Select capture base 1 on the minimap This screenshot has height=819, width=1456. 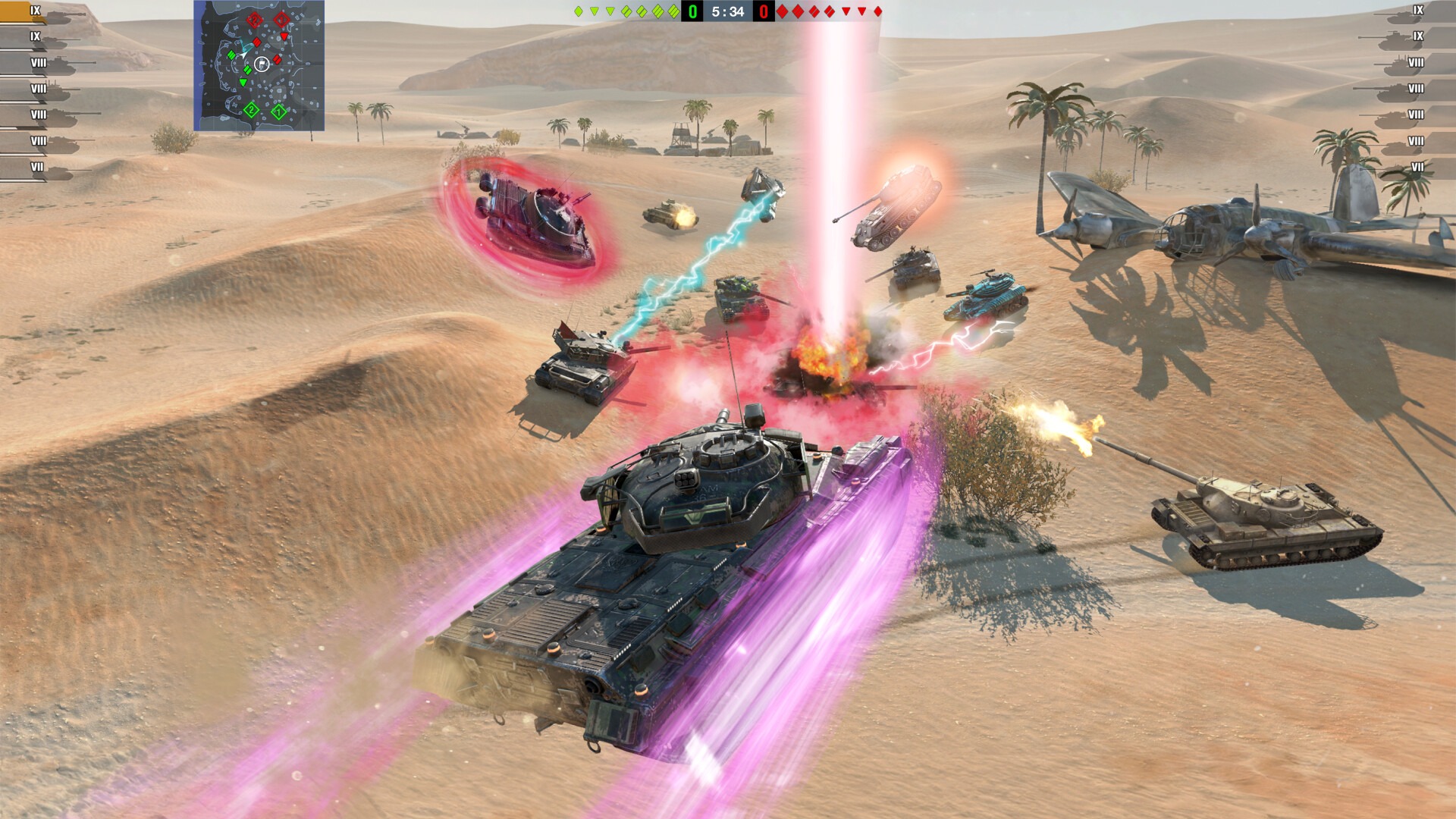point(278,111)
